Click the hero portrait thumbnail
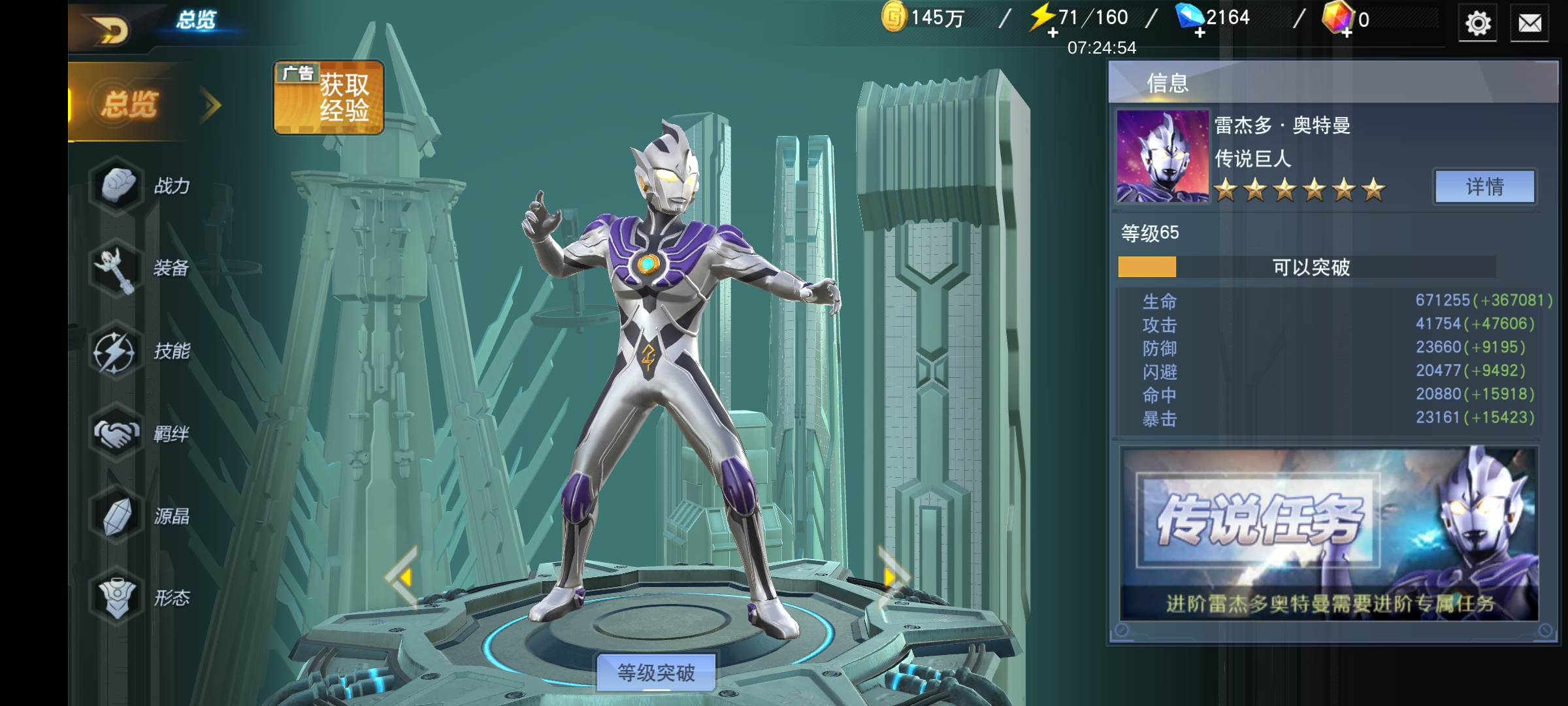This screenshot has height=706, width=1568. pos(1162,156)
